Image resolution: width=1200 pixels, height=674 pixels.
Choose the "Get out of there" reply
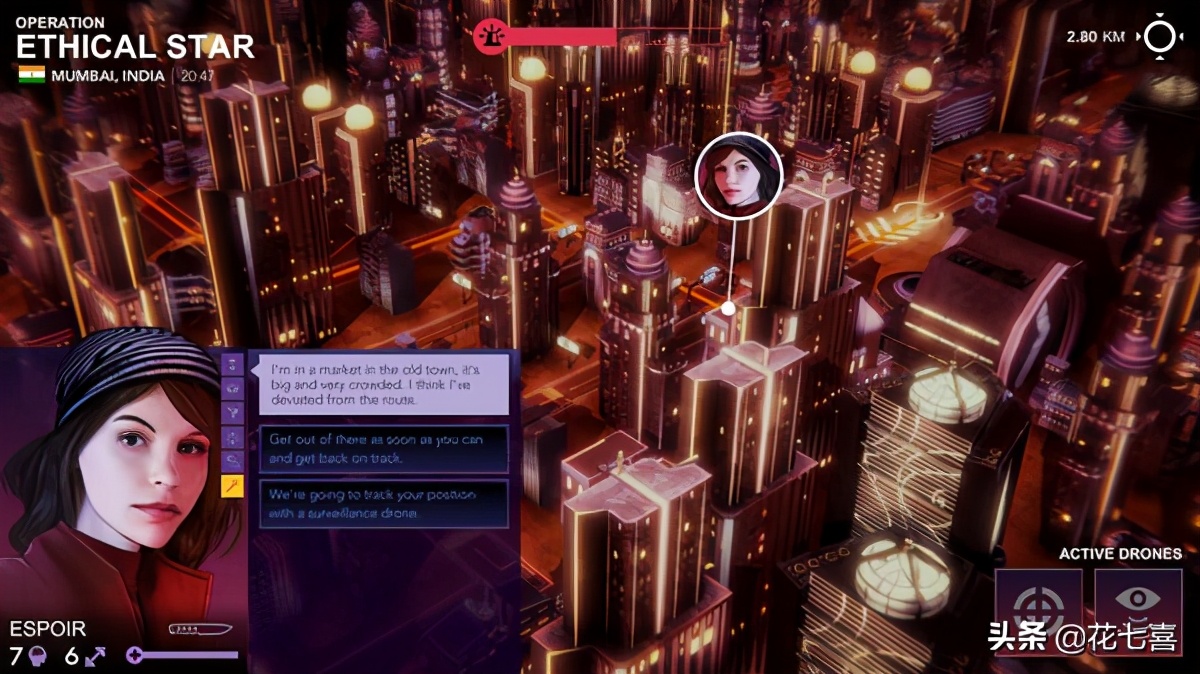[x=384, y=449]
